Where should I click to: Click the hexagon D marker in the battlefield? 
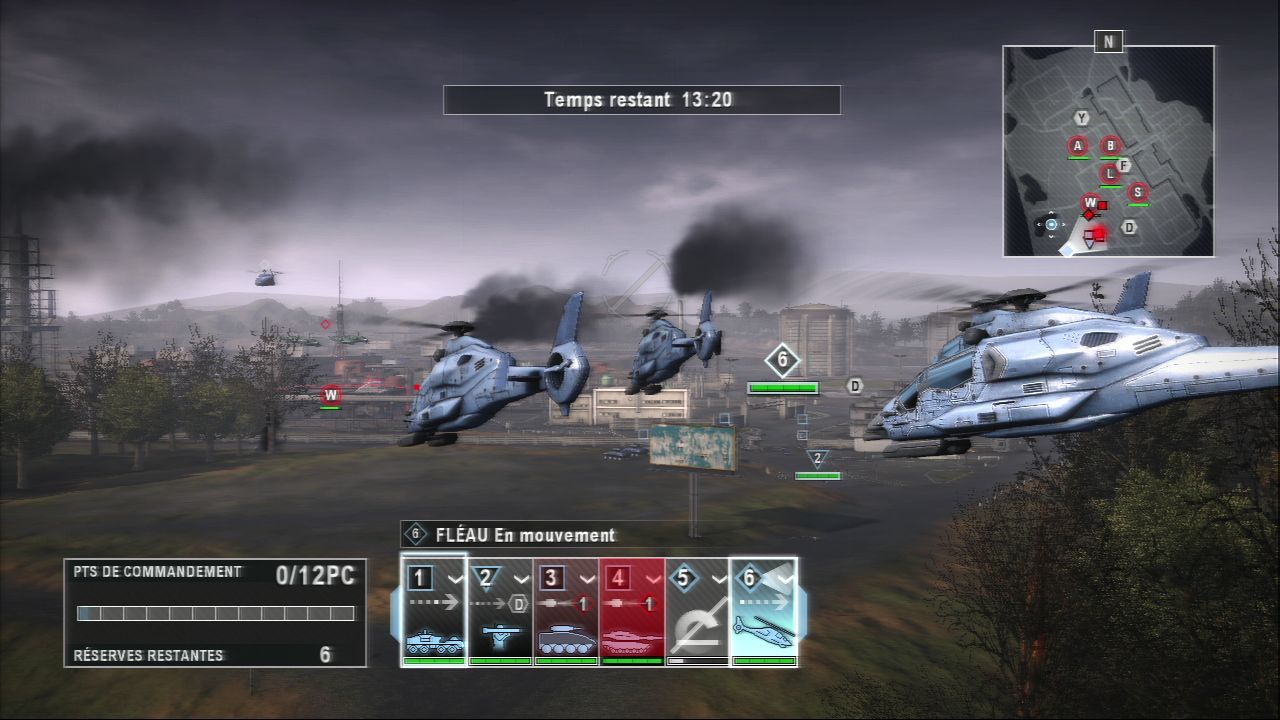854,386
